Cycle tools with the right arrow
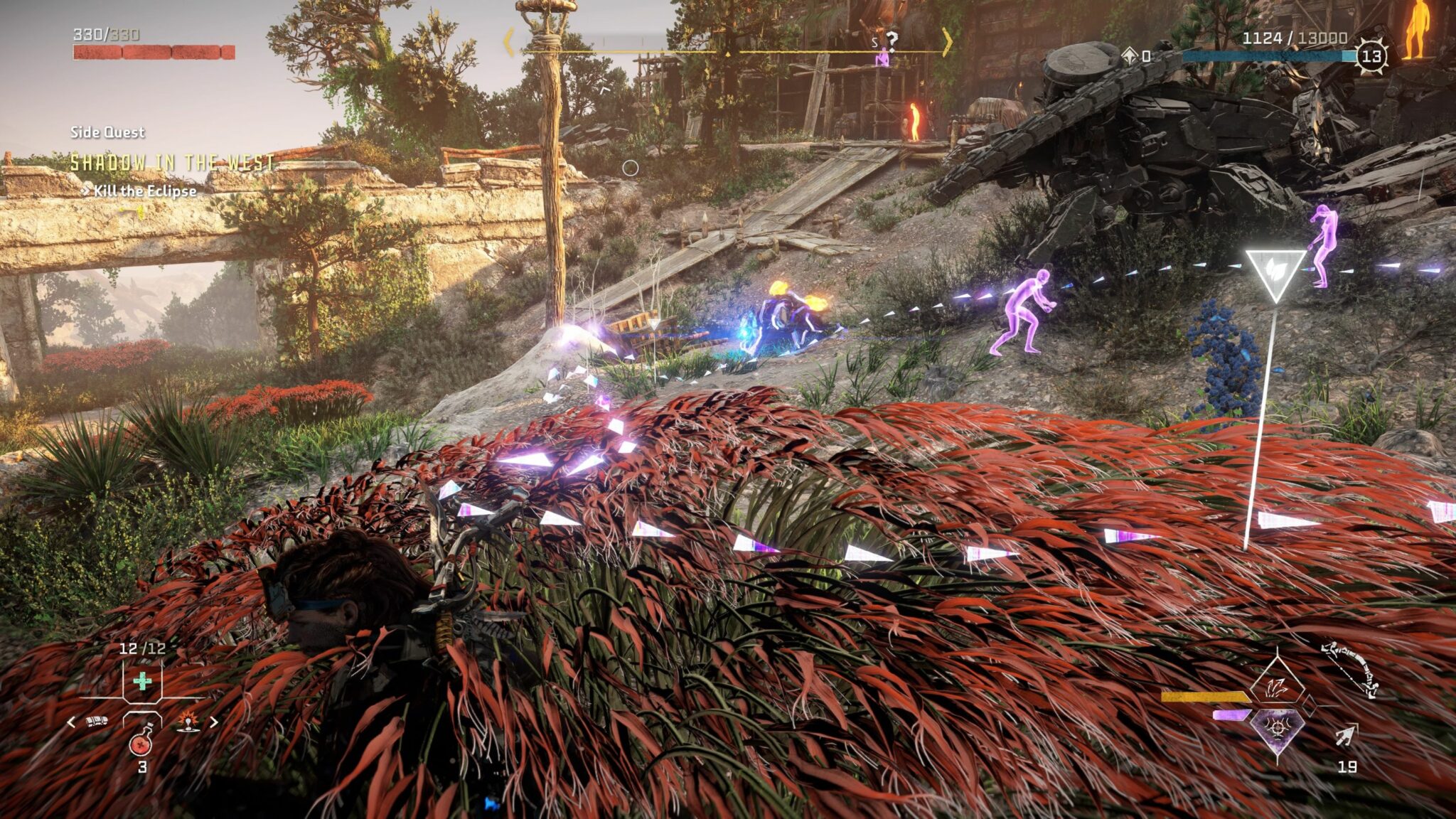 [213, 722]
